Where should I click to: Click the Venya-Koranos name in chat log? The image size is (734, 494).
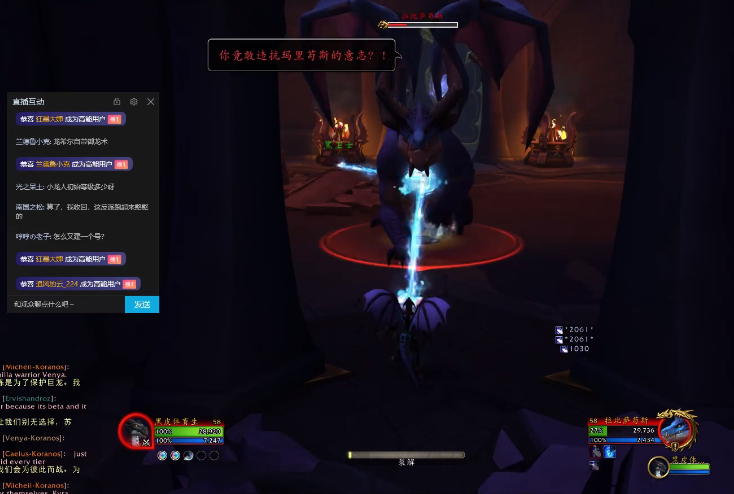pos(31,438)
